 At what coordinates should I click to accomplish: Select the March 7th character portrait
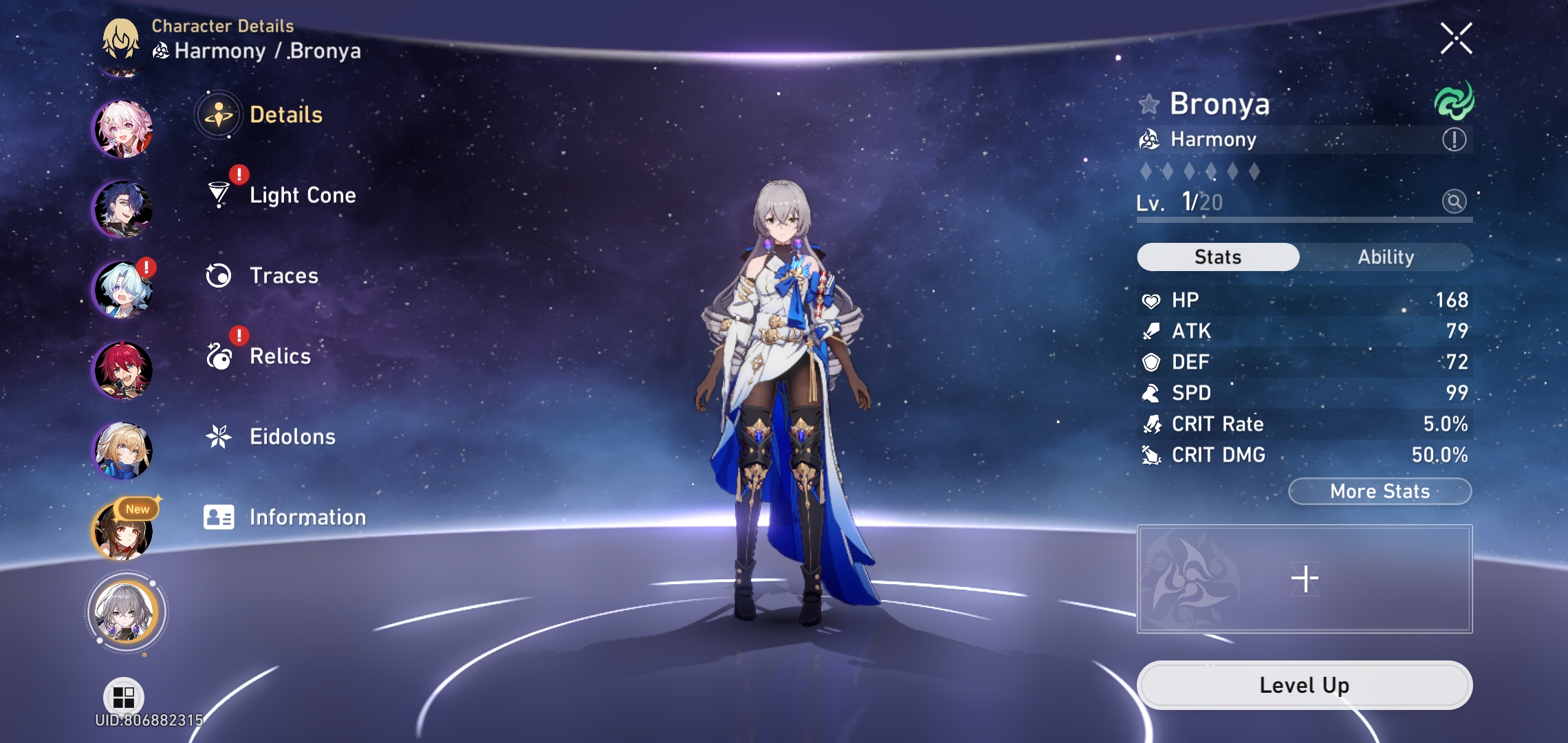point(124,127)
